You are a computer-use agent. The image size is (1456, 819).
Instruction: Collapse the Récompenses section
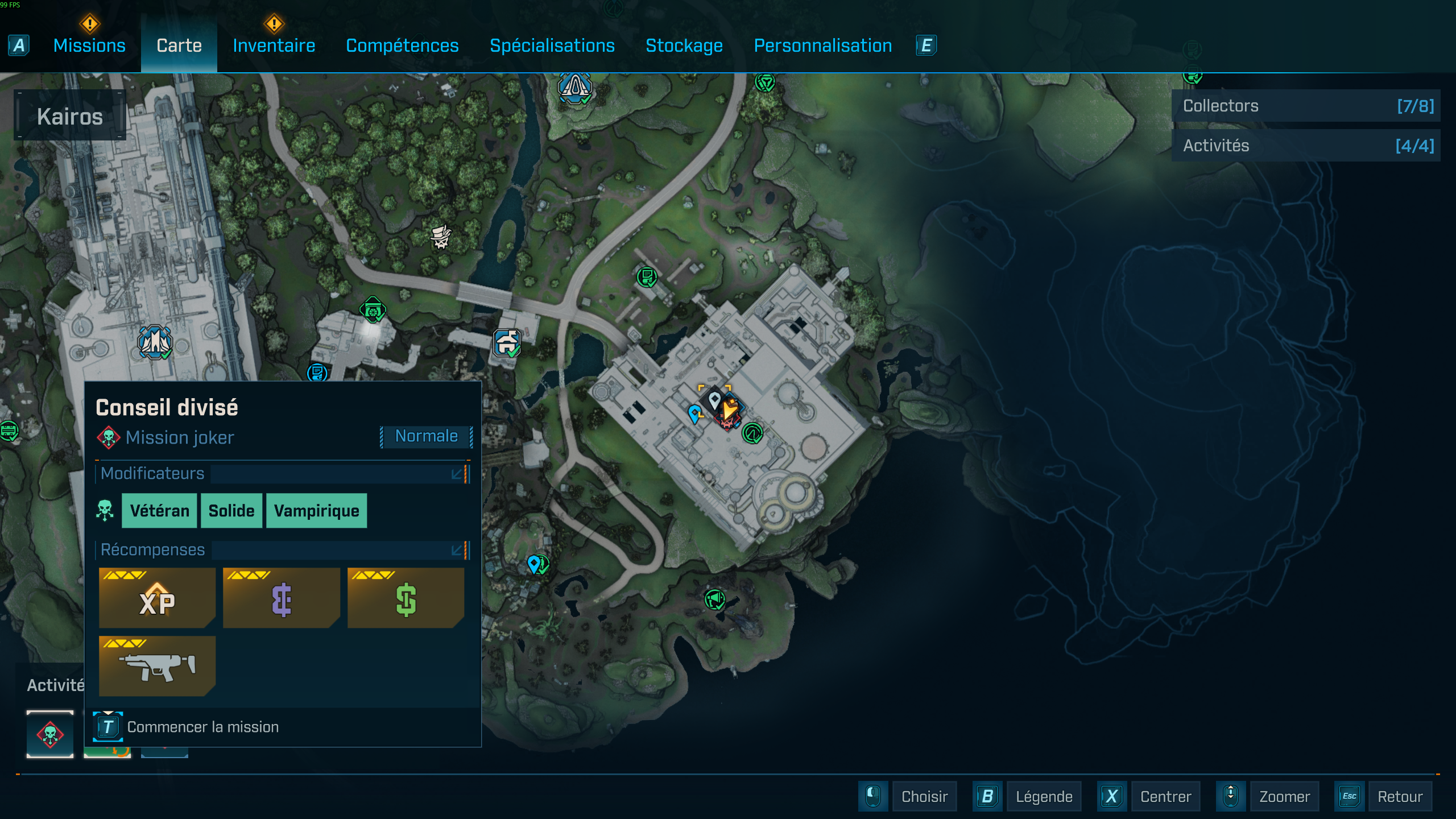coord(456,550)
